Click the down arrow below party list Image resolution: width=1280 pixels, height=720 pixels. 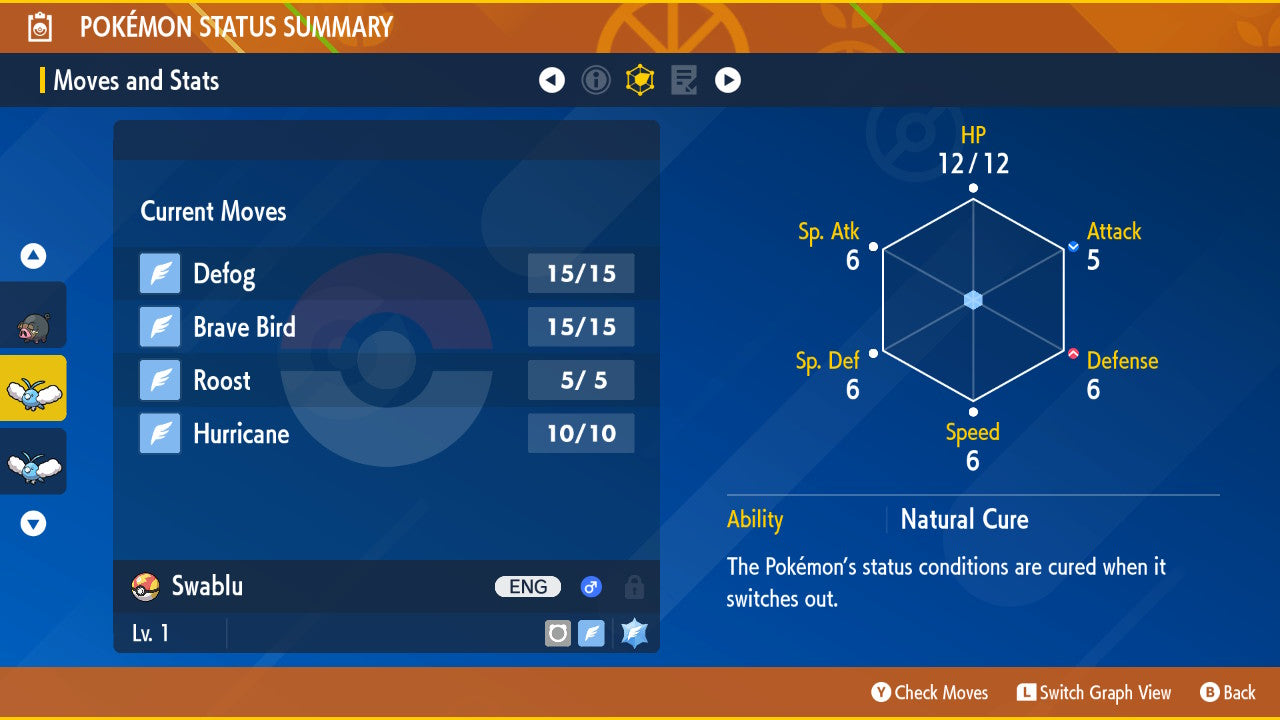tap(33, 523)
